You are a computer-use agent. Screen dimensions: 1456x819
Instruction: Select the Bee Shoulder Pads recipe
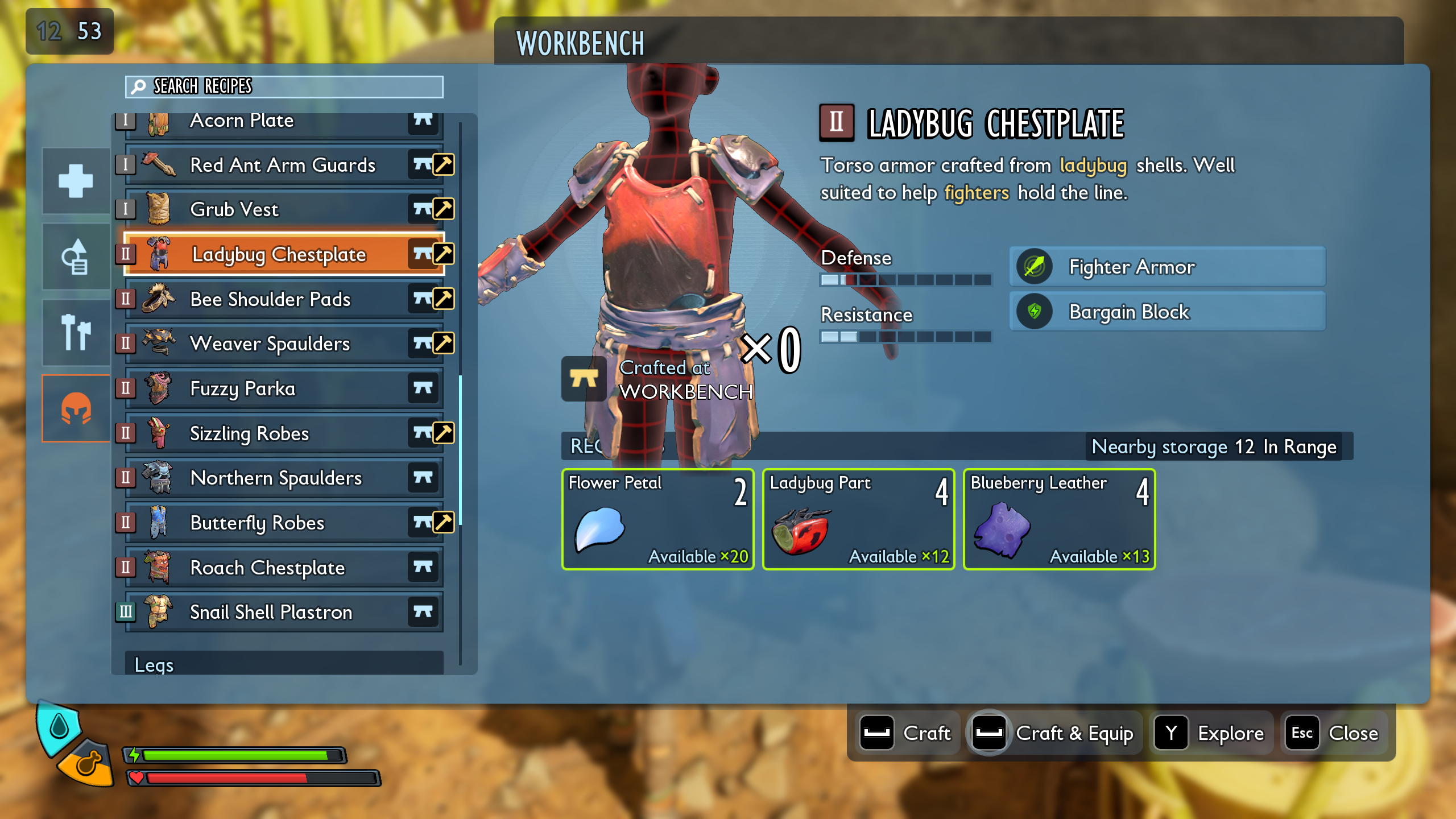(x=271, y=299)
